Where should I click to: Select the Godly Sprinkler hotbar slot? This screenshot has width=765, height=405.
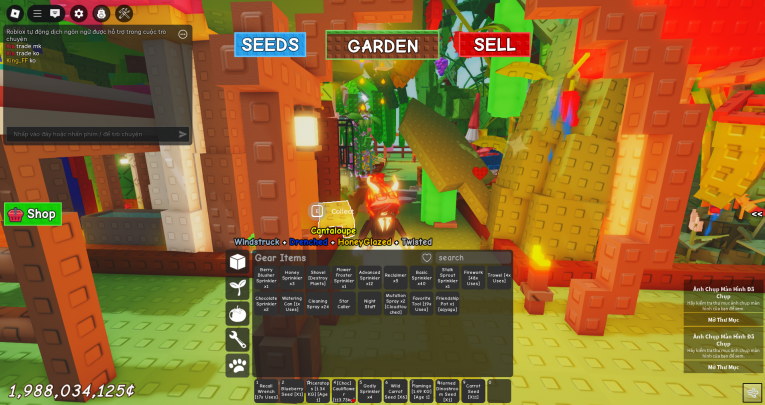point(369,391)
